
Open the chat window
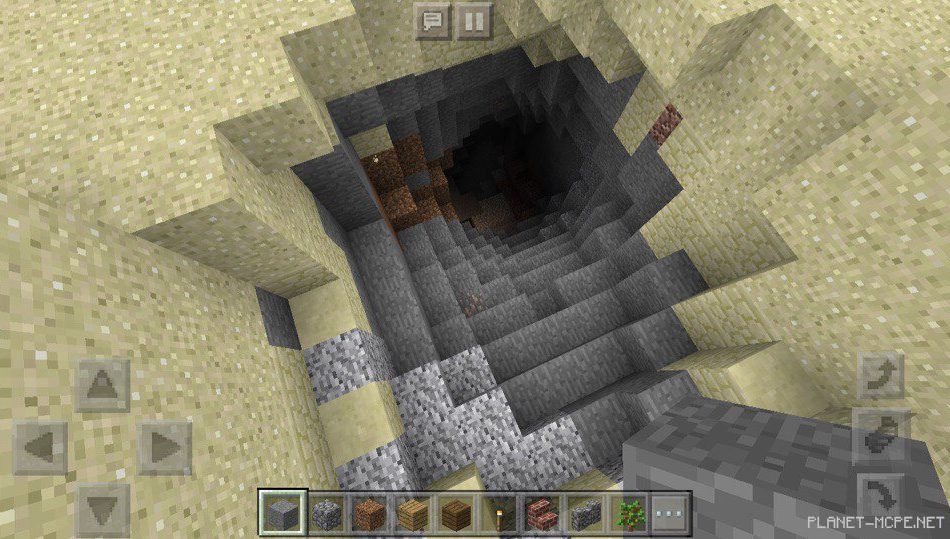[x=432, y=20]
